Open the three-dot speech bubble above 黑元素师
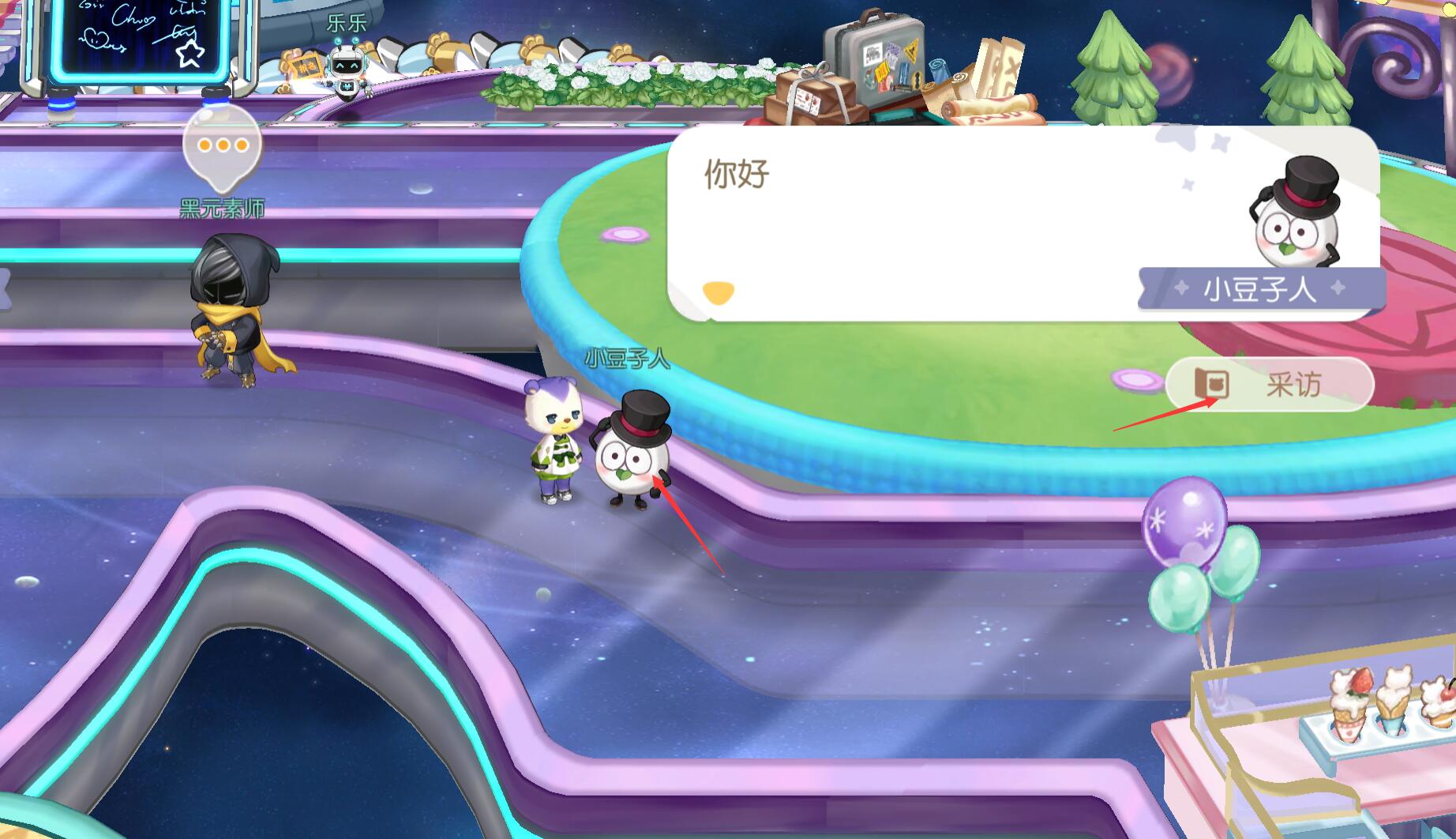 pos(222,146)
